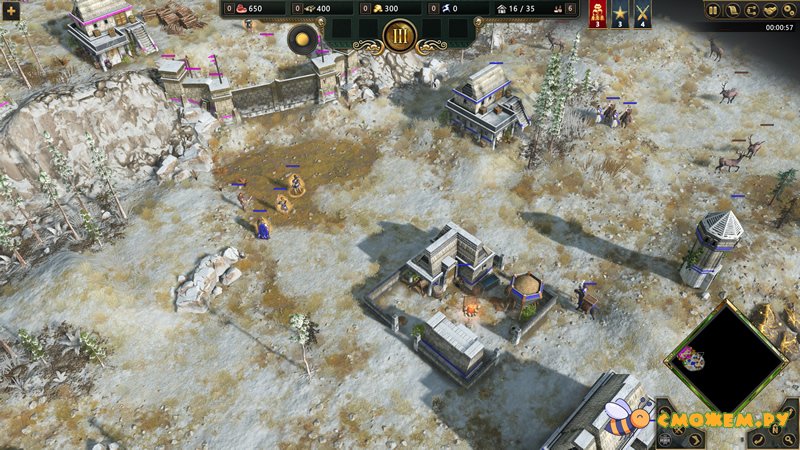Select the red unit banner numbered 3
The image size is (800, 450).
pos(599,14)
